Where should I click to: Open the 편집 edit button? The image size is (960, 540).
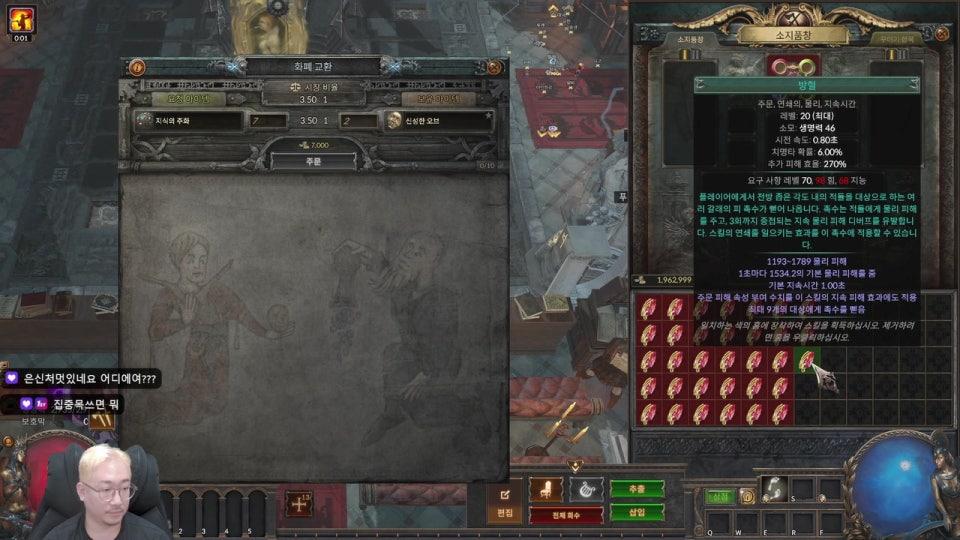coord(505,498)
